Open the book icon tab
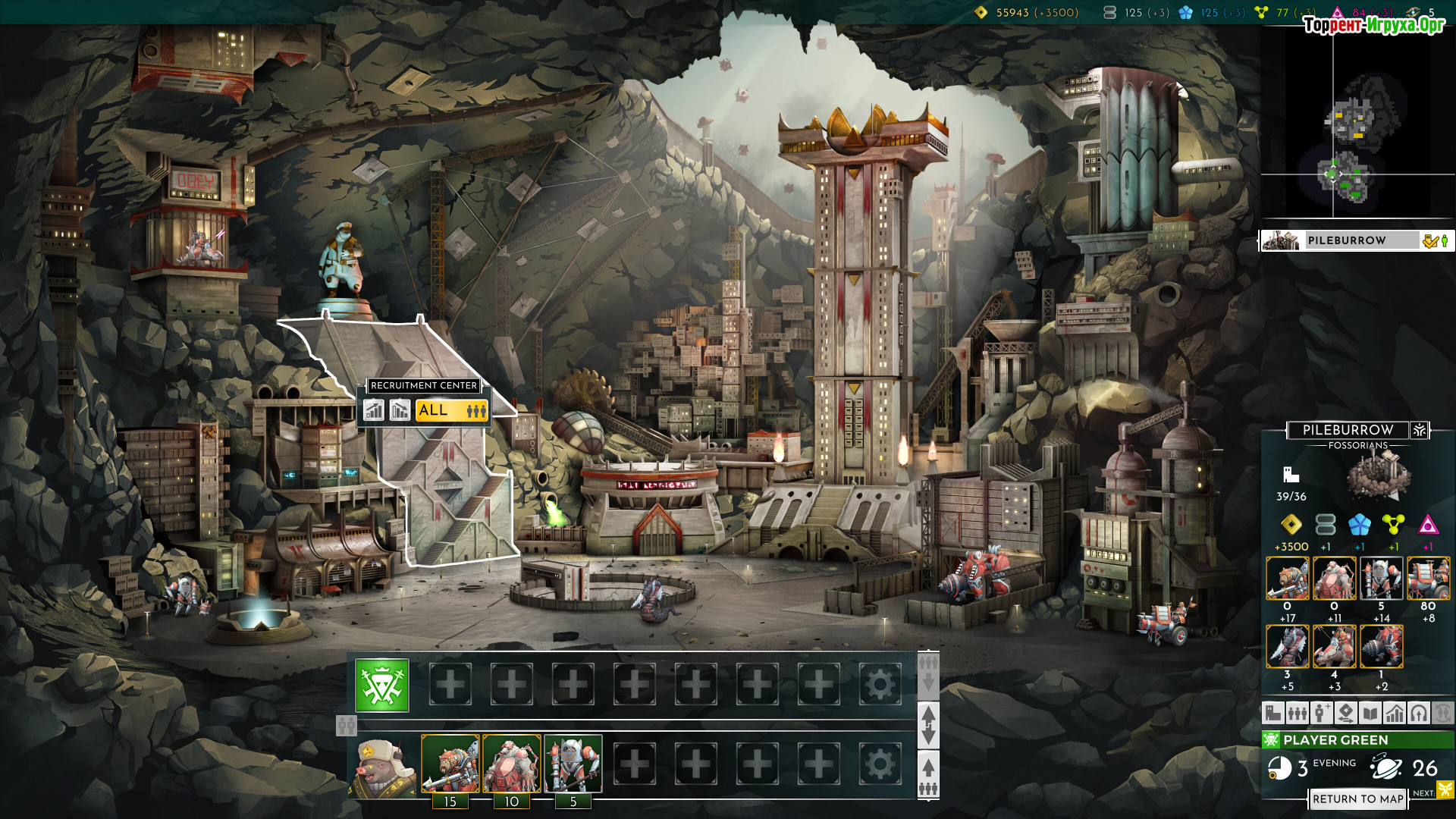The width and height of the screenshot is (1456, 819). tap(1370, 713)
